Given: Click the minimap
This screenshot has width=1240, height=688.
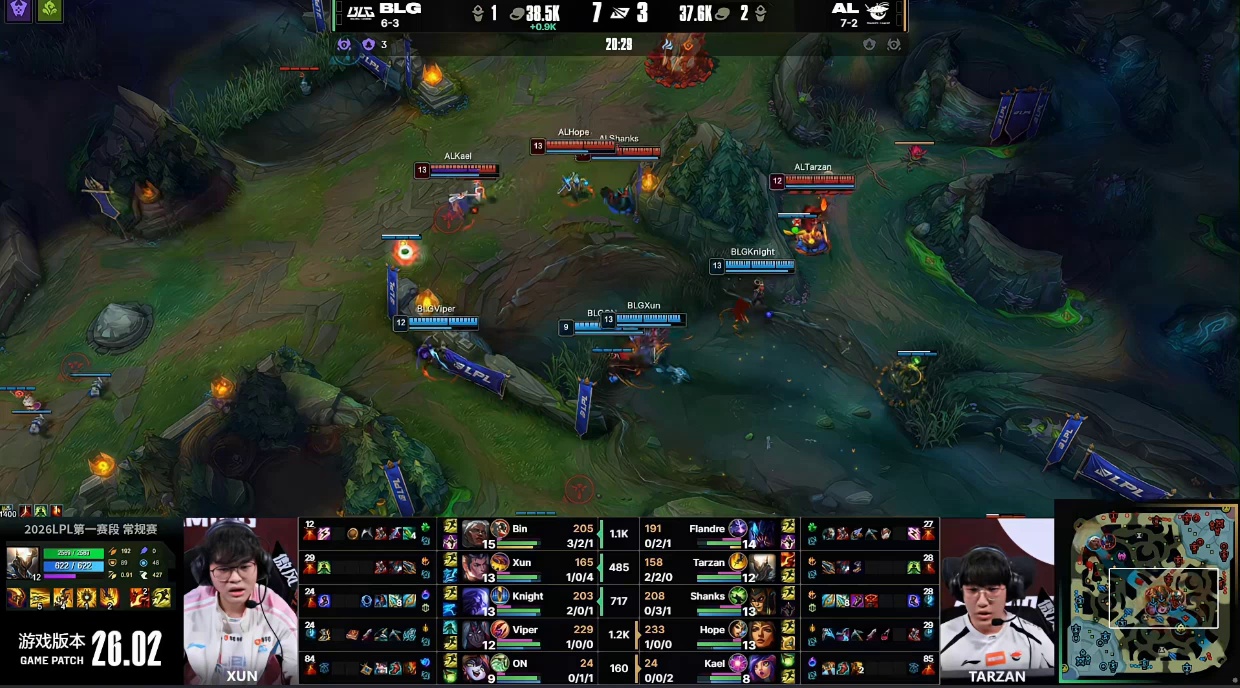Looking at the screenshot, I should click(x=1148, y=594).
